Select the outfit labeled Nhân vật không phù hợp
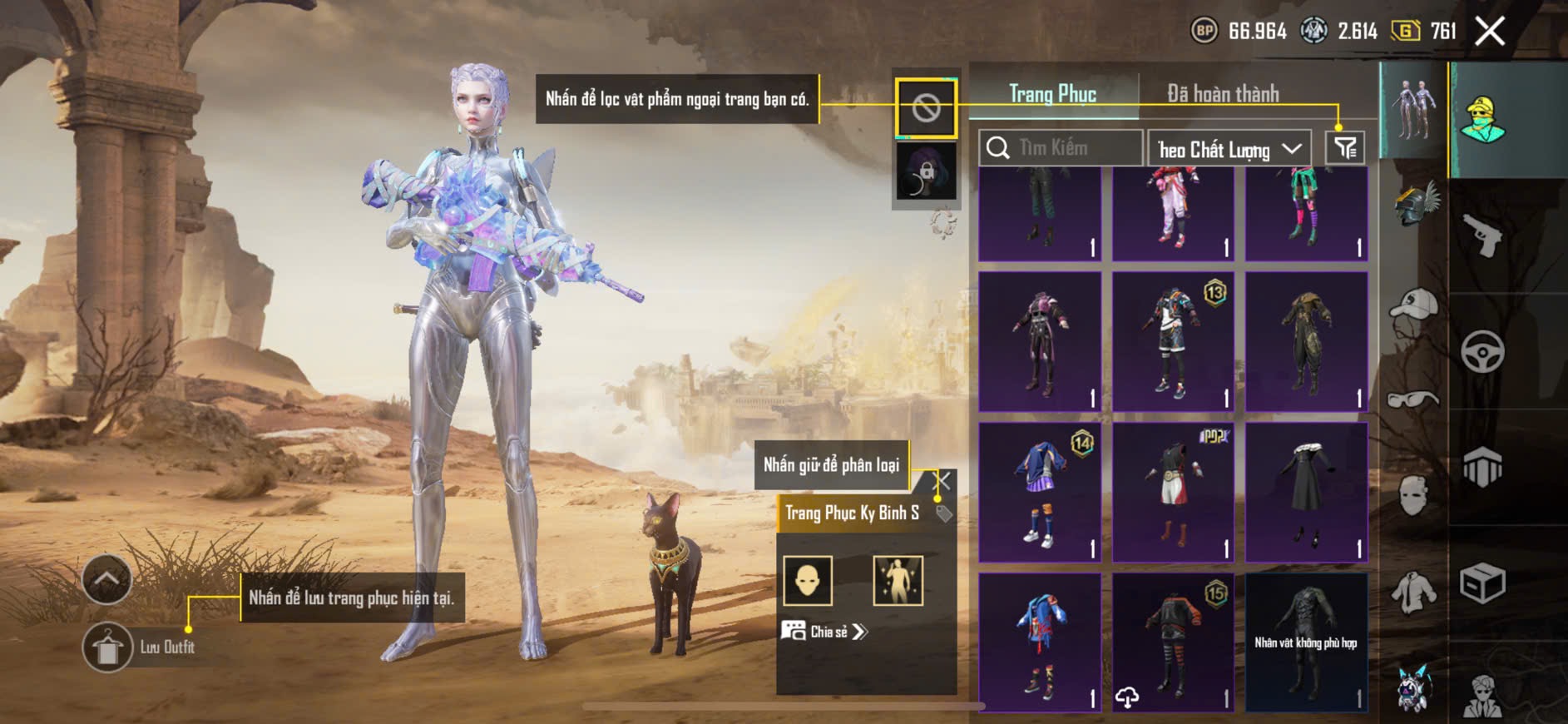The image size is (1568, 724). pyautogui.click(x=1306, y=642)
